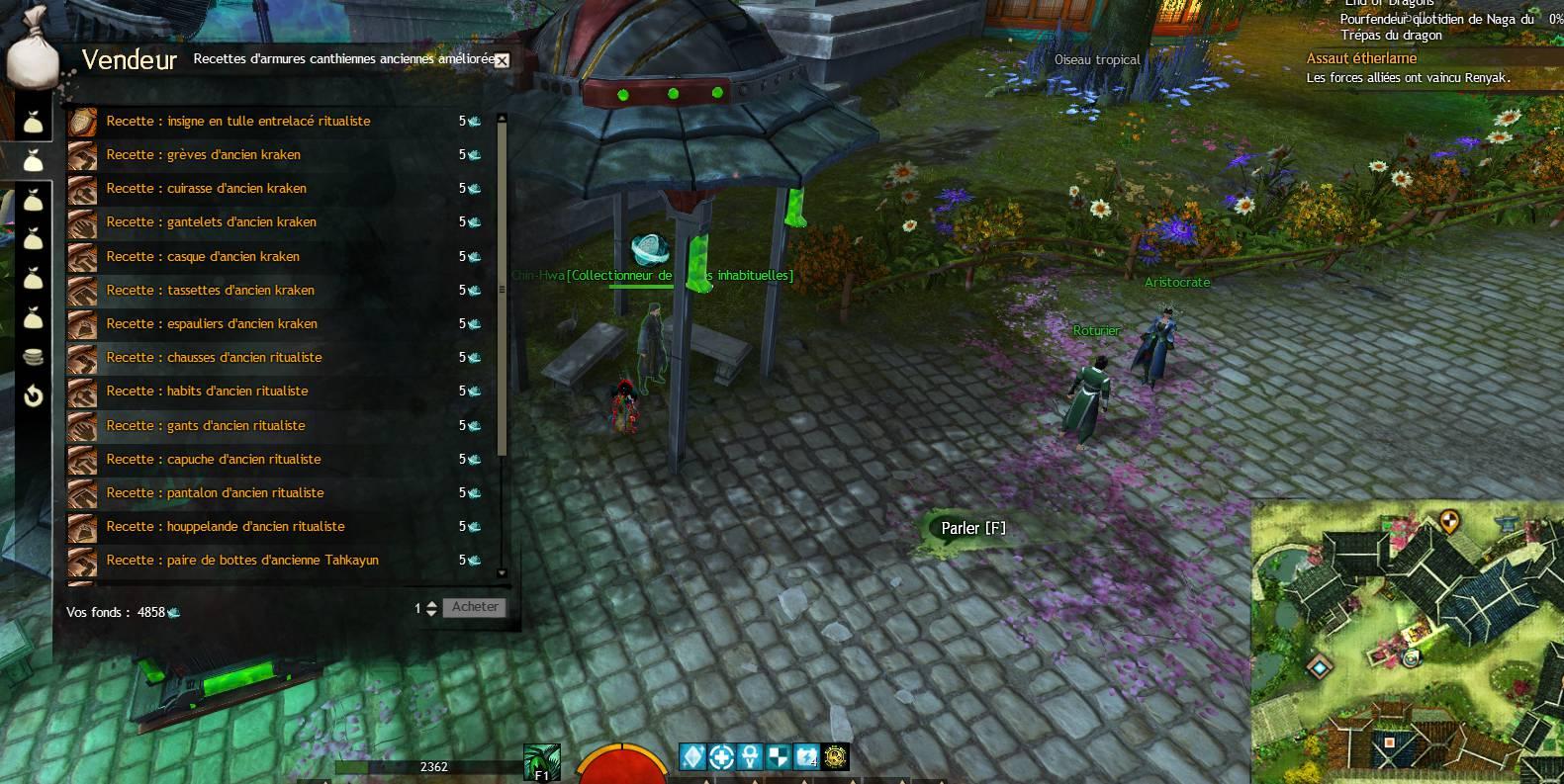Open the vendor buyback arrow tab

(x=33, y=397)
